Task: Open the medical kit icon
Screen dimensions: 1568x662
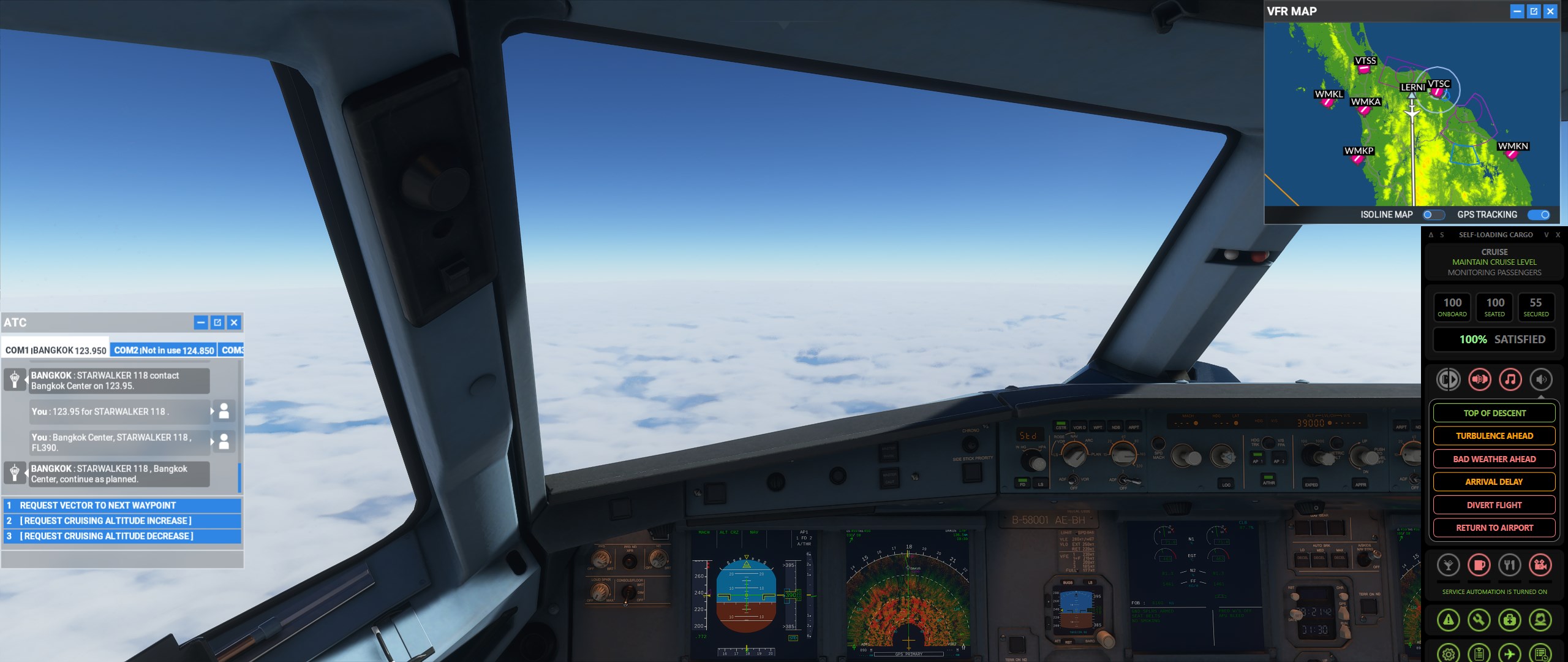Action: tap(1509, 621)
